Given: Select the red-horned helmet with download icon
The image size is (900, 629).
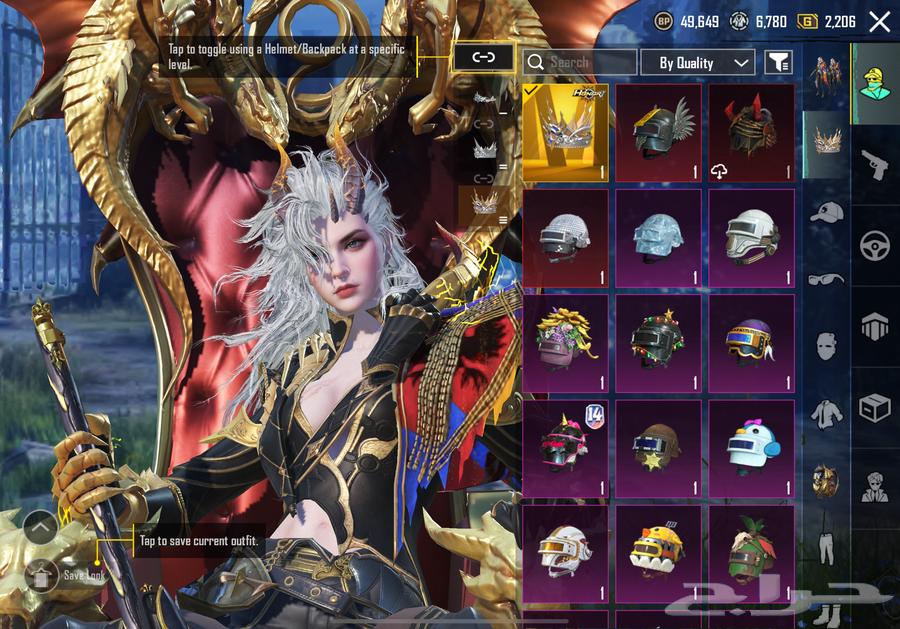Looking at the screenshot, I should click(x=752, y=132).
